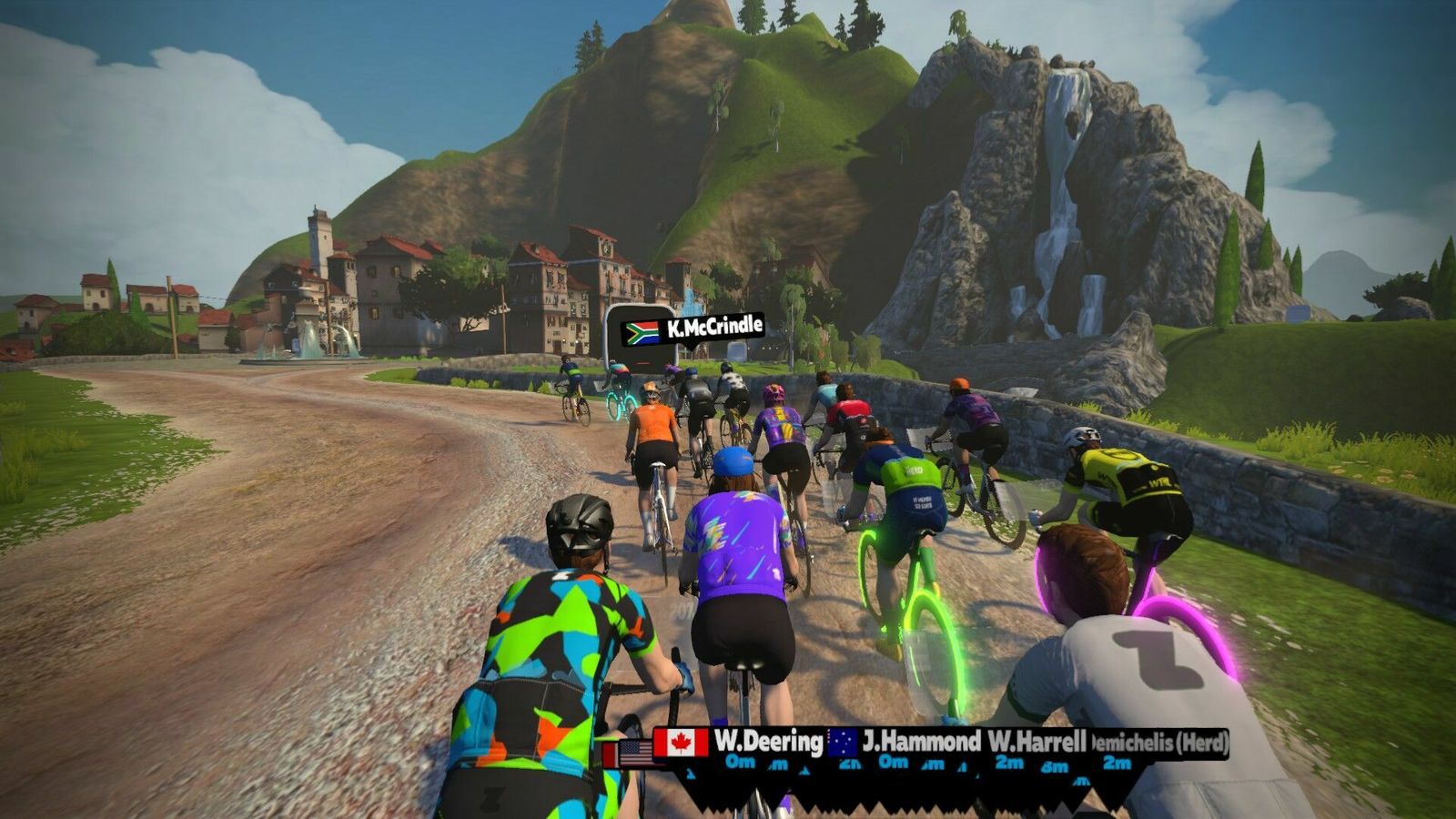Screen dimensions: 1456x819
Task: Select the Demichelis (Herd) rider name tag
Action: (x=1160, y=743)
